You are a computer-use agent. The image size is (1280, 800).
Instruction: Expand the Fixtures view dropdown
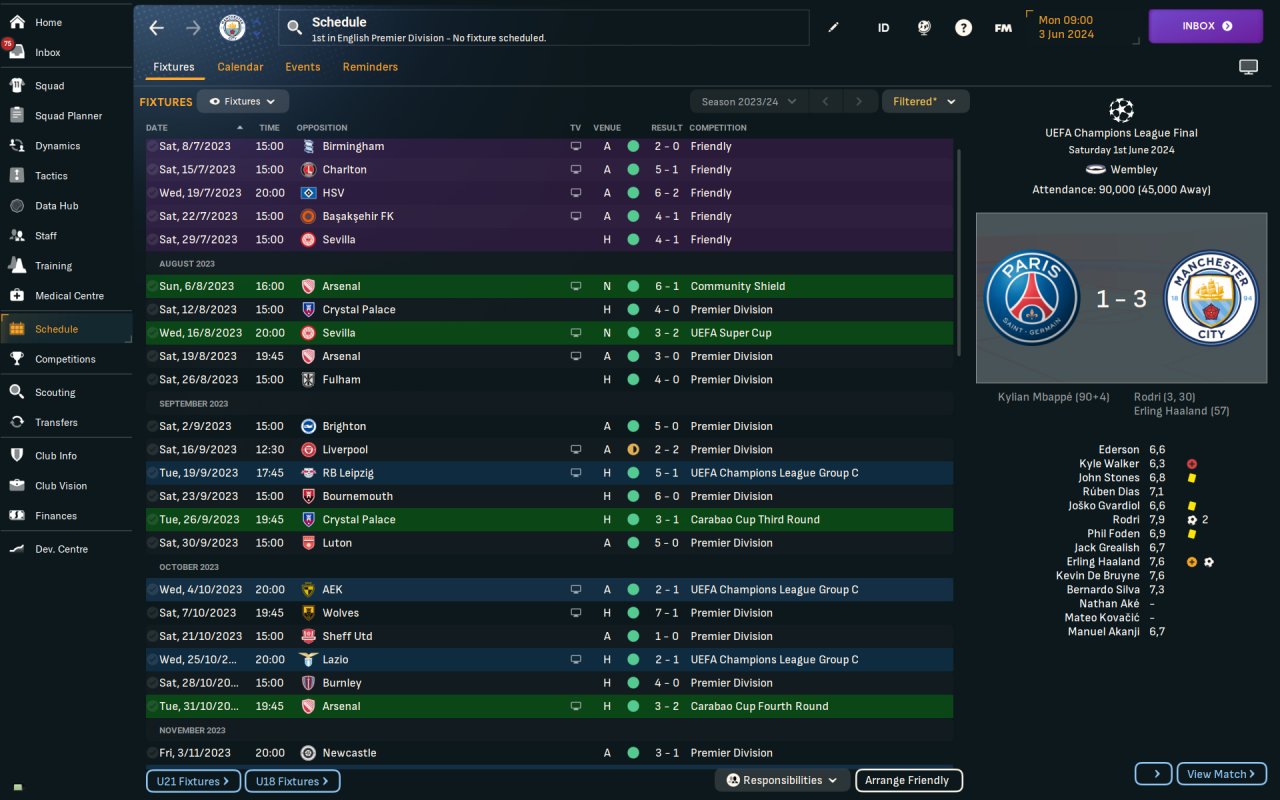[243, 101]
